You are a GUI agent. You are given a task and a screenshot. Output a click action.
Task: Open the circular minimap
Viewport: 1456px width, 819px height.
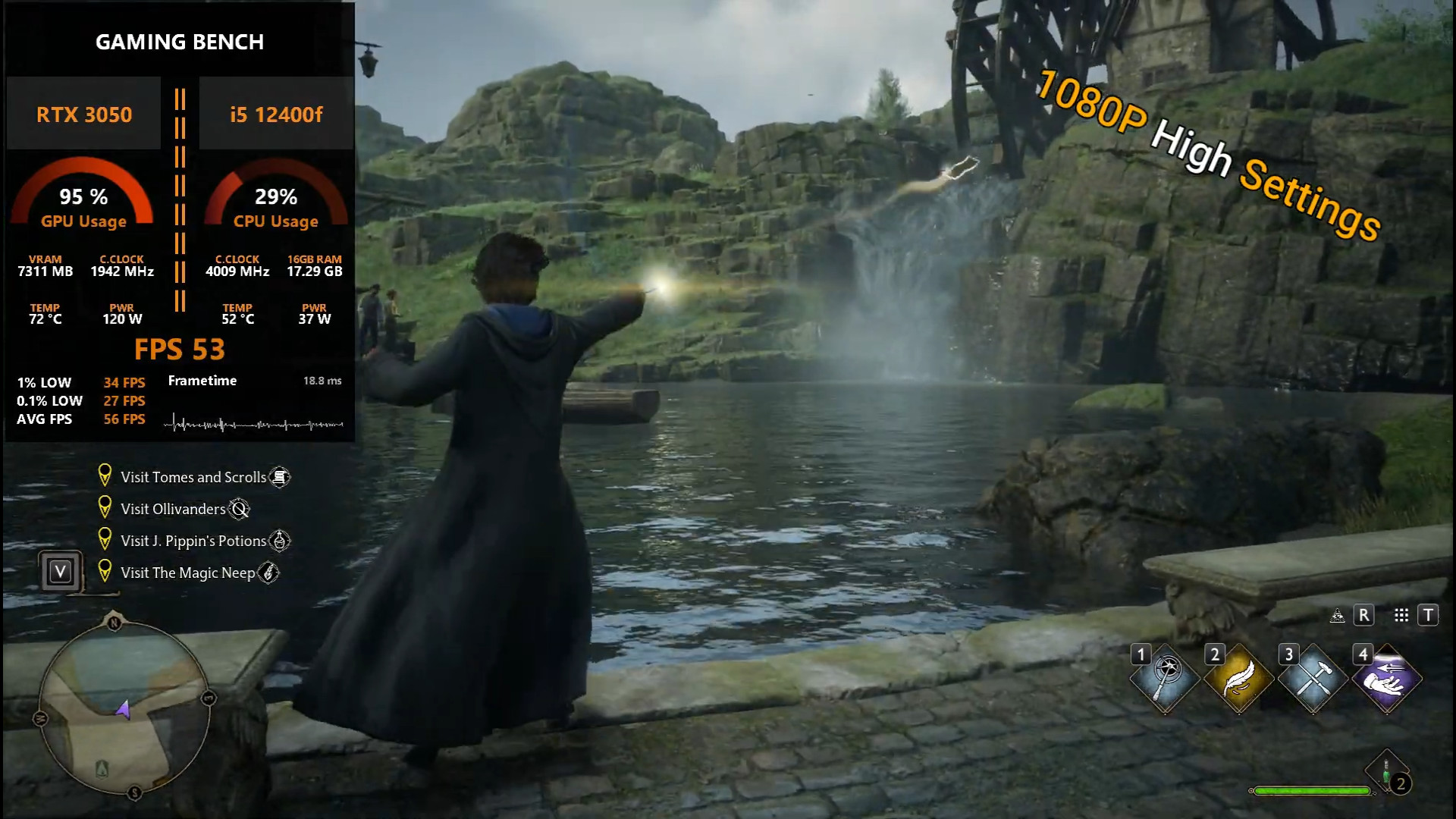[124, 707]
